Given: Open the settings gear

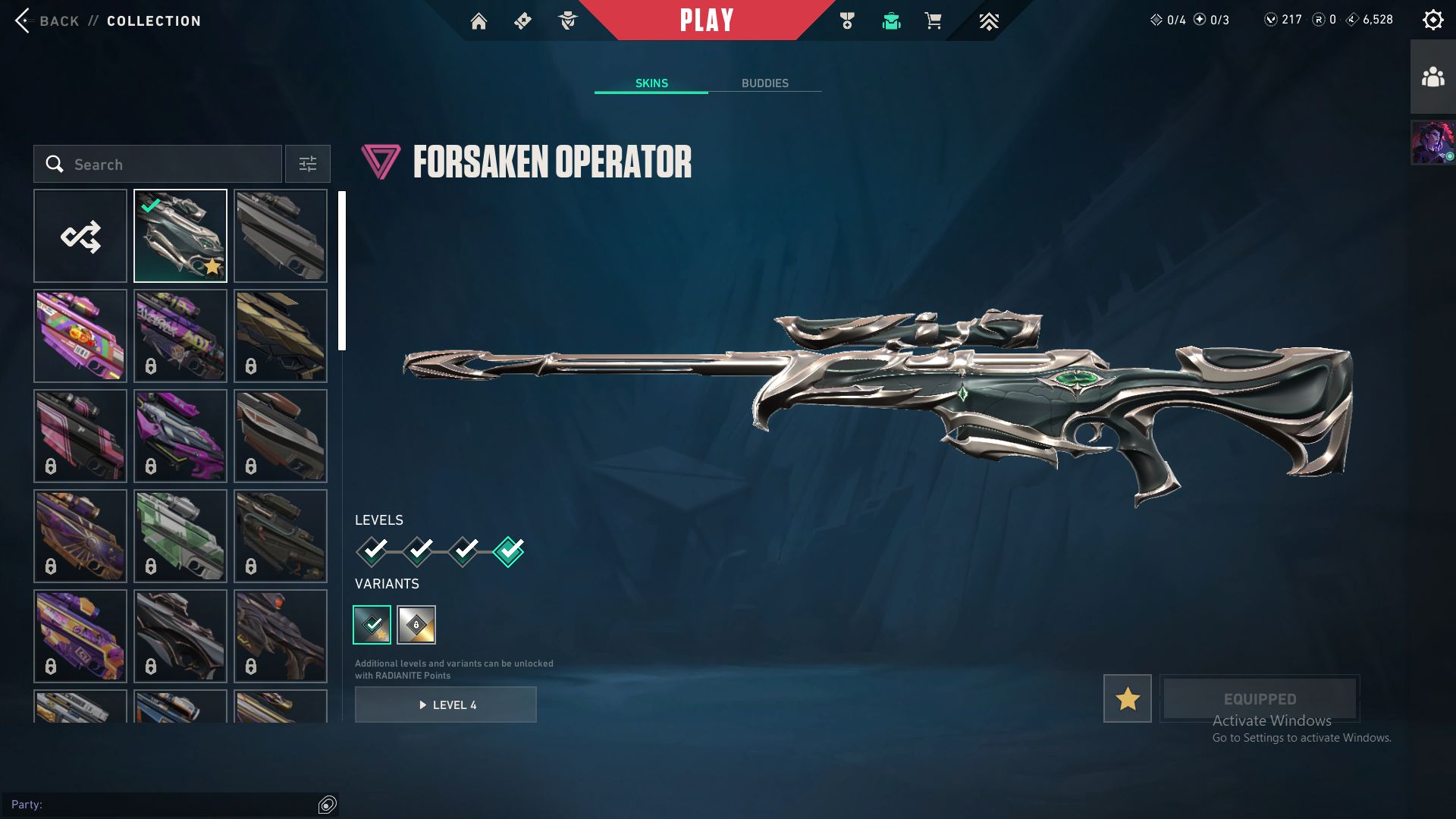Looking at the screenshot, I should coord(1432,20).
